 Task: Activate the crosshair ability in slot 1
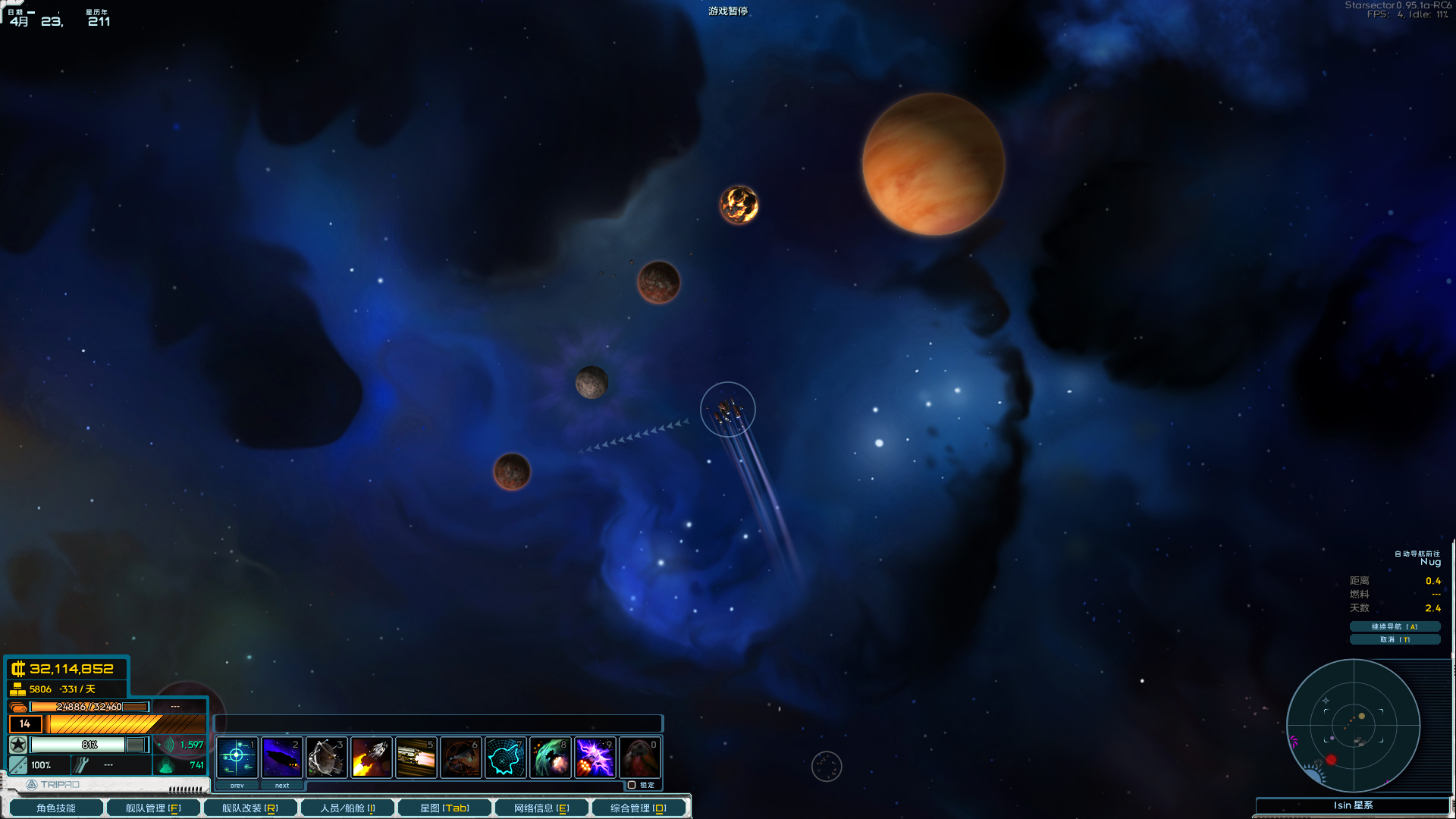pyautogui.click(x=237, y=757)
